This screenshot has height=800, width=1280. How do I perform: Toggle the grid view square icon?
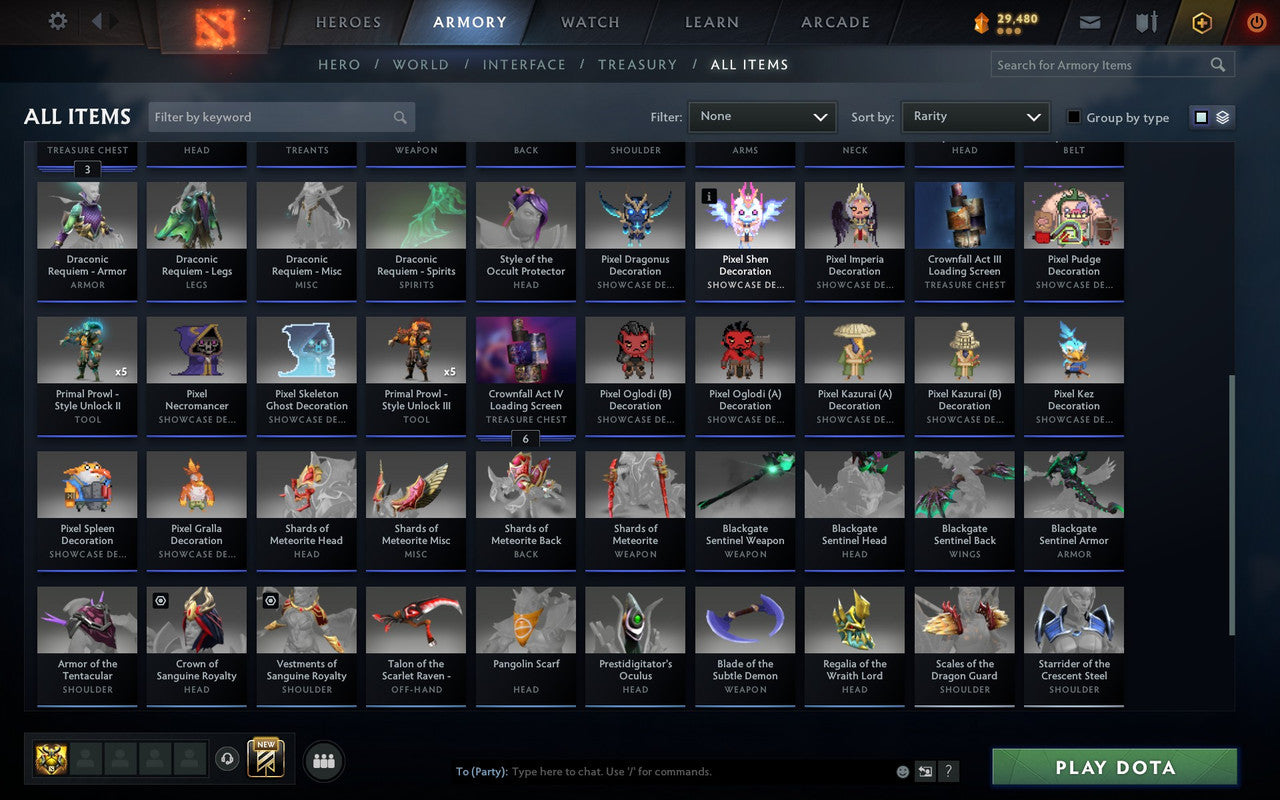(x=1200, y=116)
